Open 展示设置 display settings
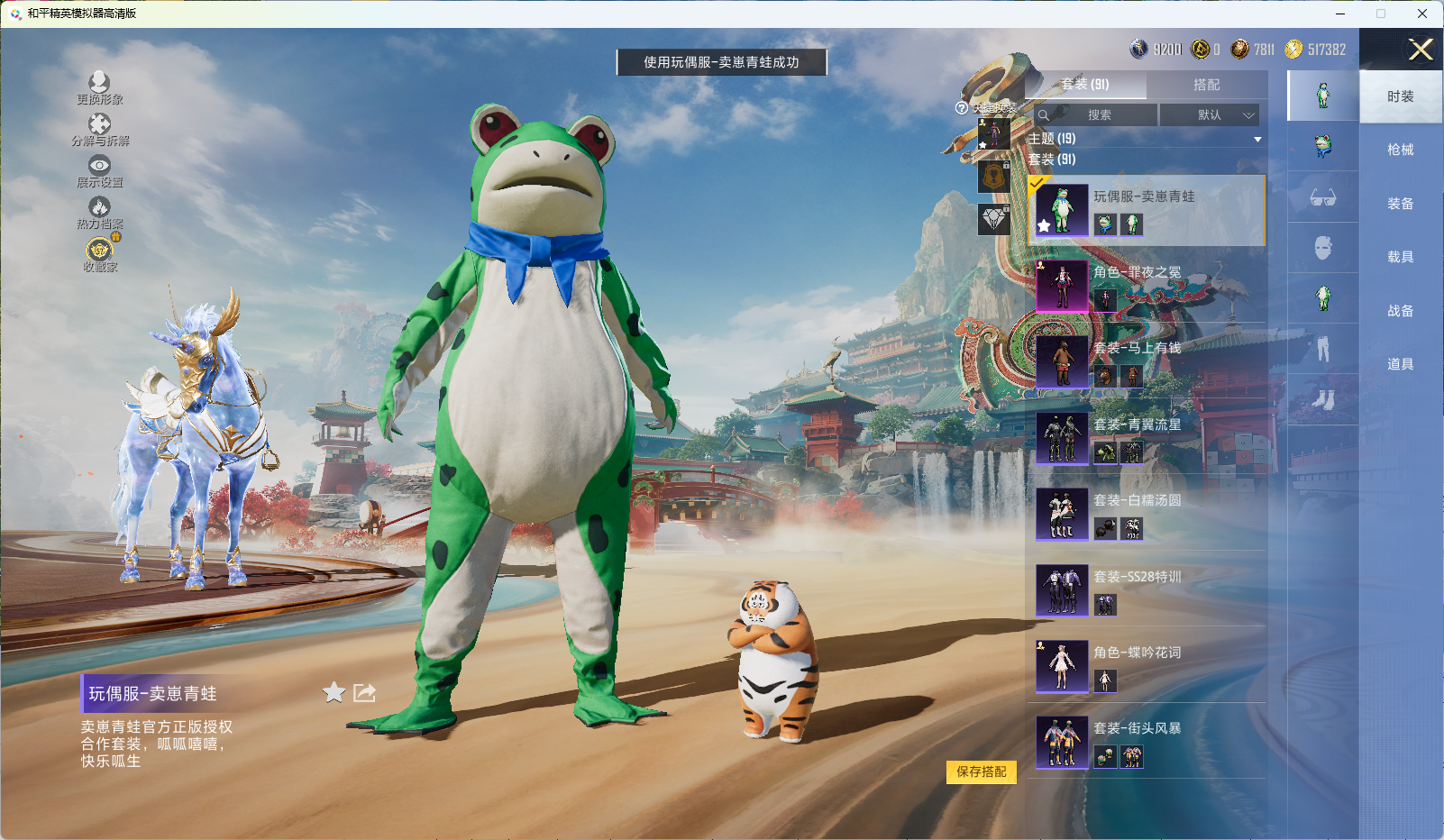1444x840 pixels. coord(99,170)
